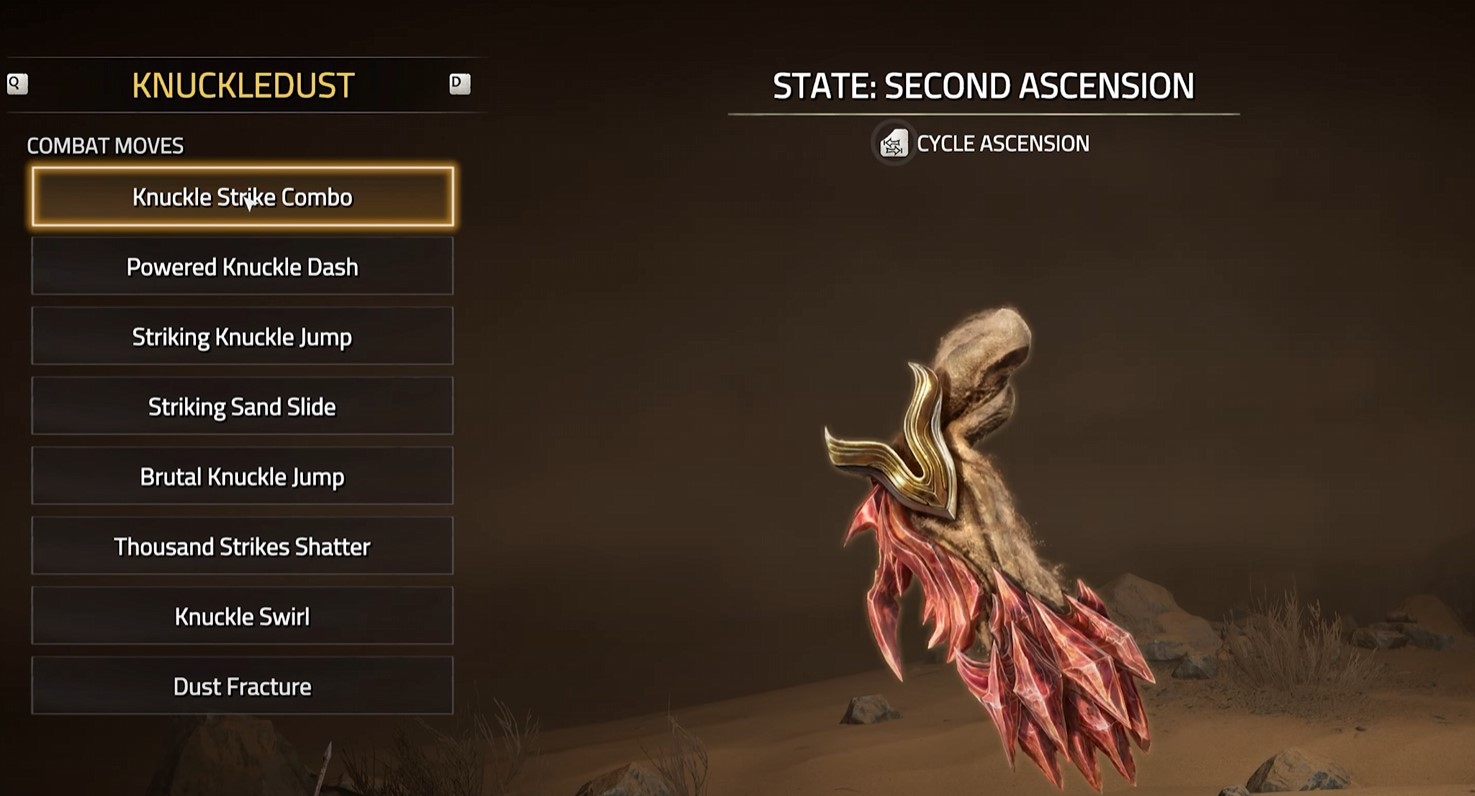Select the Powered Knuckle Dash move
The height and width of the screenshot is (796, 1475).
click(x=242, y=266)
